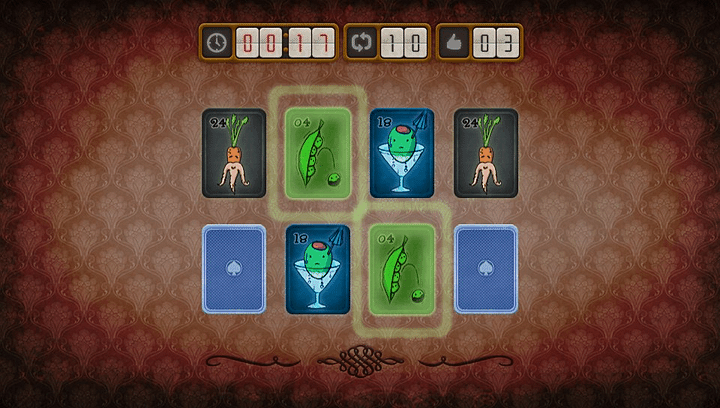Select the olive martini card next to a carrot
Viewport: 720px width, 408px height.
pos(402,153)
